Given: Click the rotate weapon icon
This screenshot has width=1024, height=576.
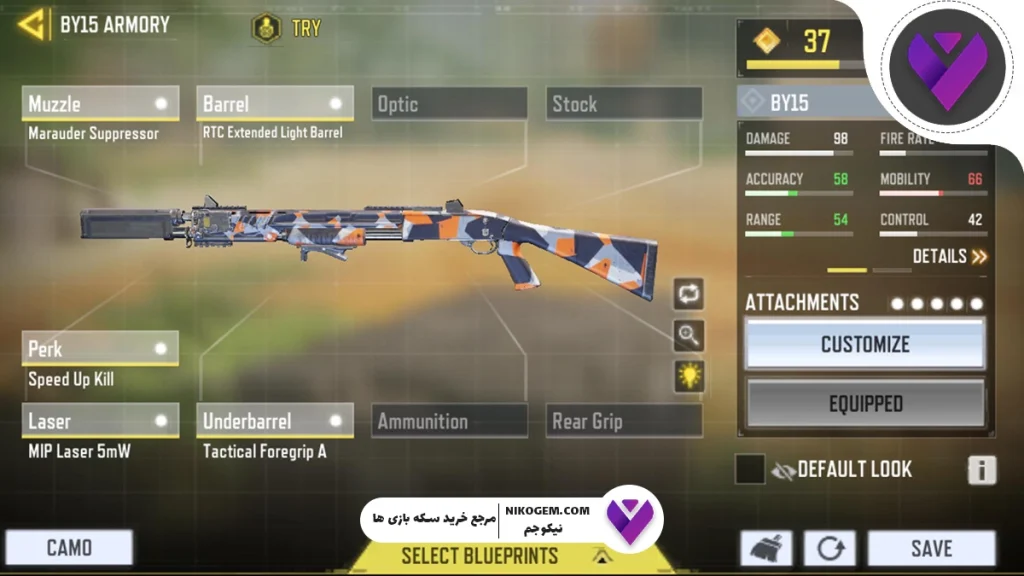Looking at the screenshot, I should (x=689, y=294).
